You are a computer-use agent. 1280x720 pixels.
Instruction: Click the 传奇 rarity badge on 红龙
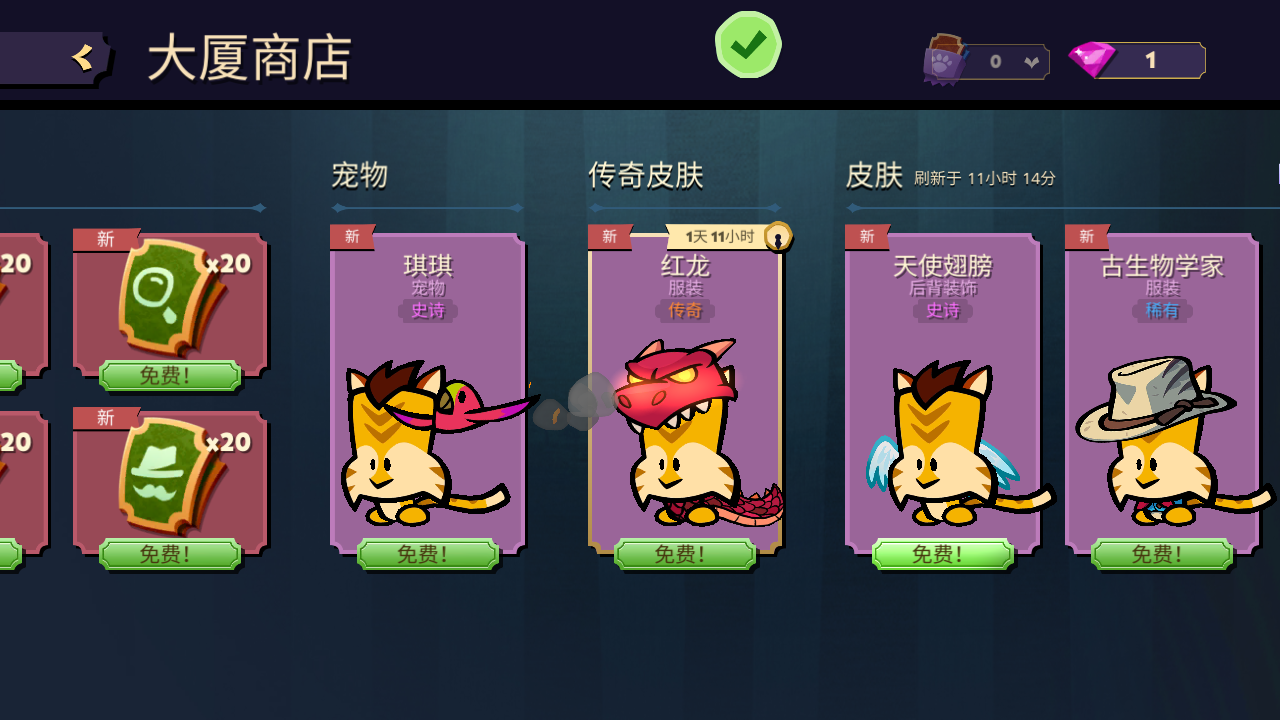(x=685, y=311)
